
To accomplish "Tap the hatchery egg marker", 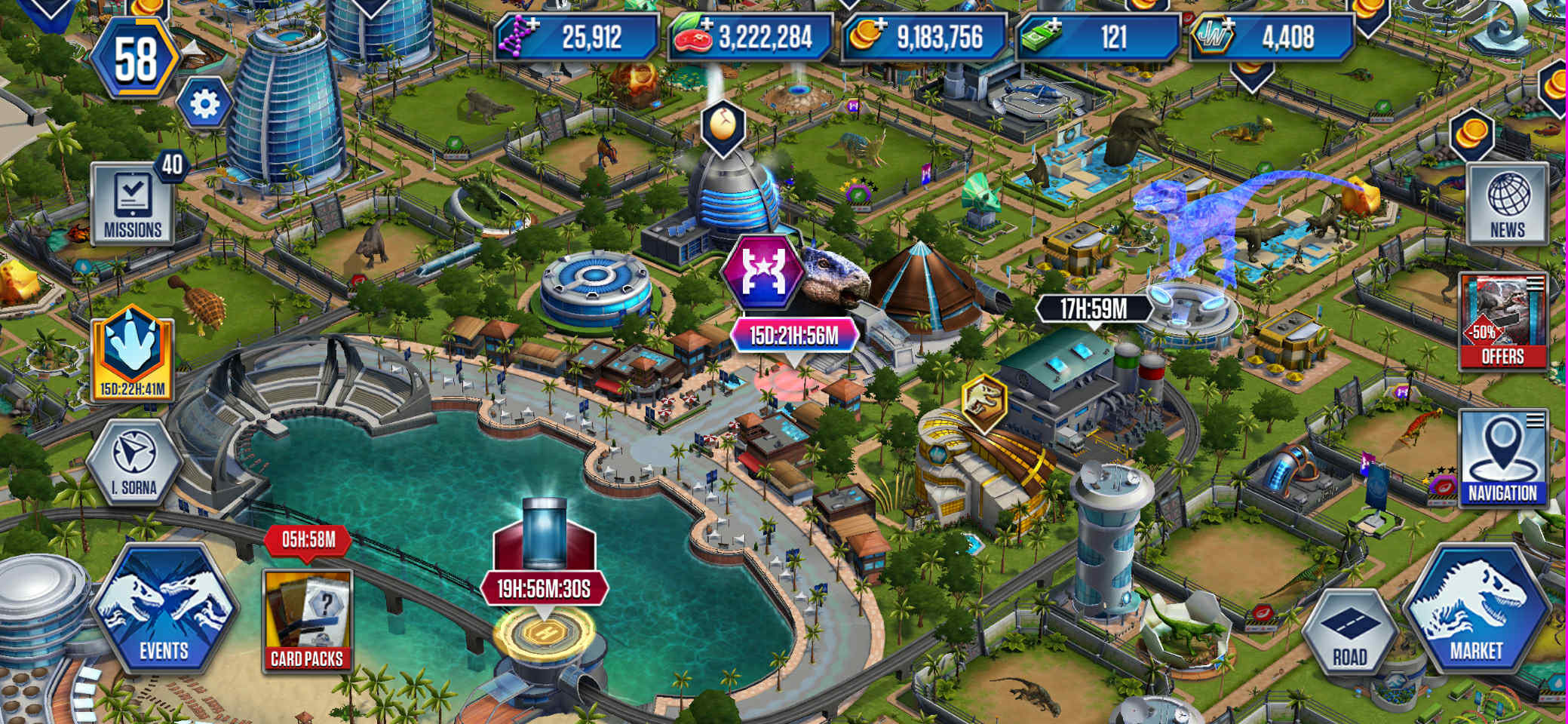I will [723, 125].
